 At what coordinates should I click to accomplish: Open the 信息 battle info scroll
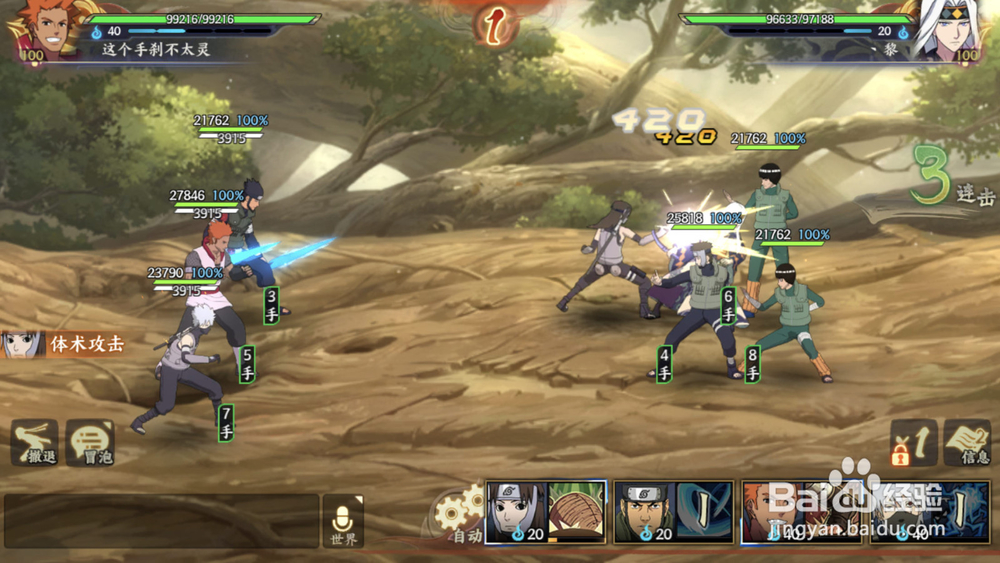click(967, 443)
